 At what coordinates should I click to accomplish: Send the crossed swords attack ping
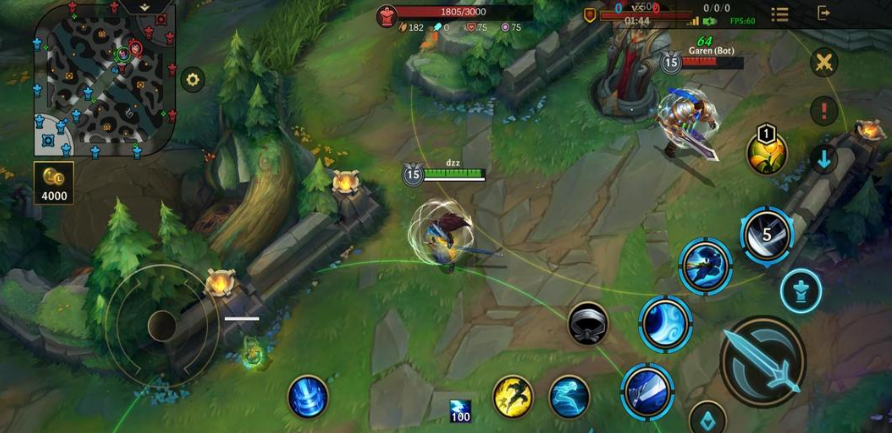(x=824, y=63)
